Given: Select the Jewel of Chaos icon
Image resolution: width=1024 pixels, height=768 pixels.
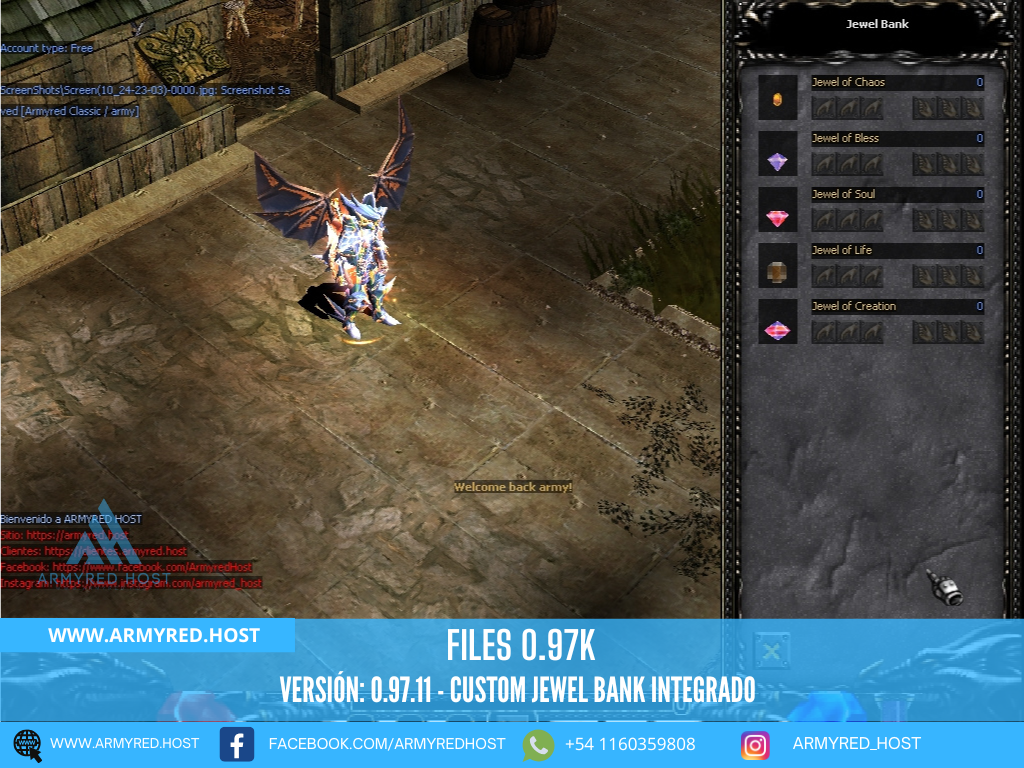Looking at the screenshot, I should 778,99.
